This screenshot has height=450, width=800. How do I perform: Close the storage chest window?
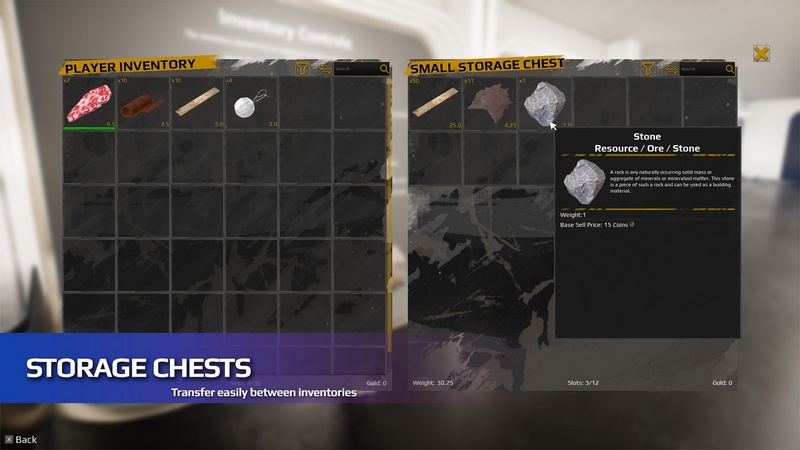762,54
